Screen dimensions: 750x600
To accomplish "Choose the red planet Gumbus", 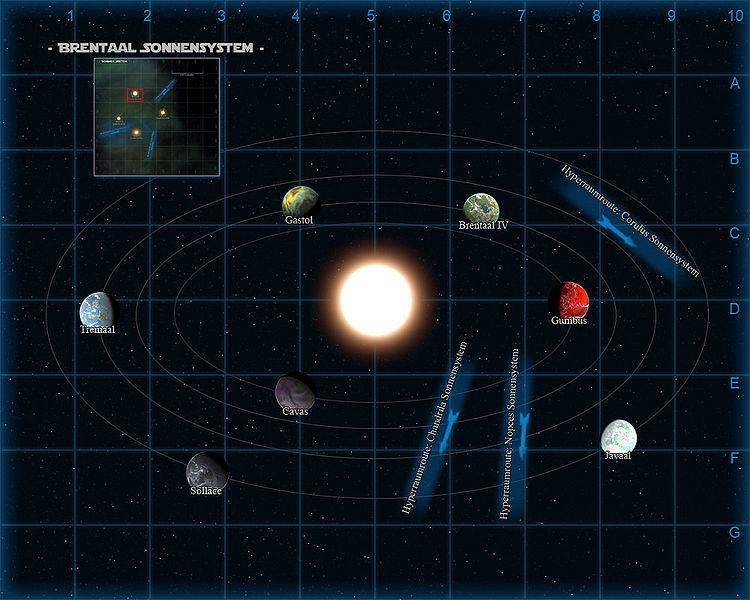I will click(572, 299).
